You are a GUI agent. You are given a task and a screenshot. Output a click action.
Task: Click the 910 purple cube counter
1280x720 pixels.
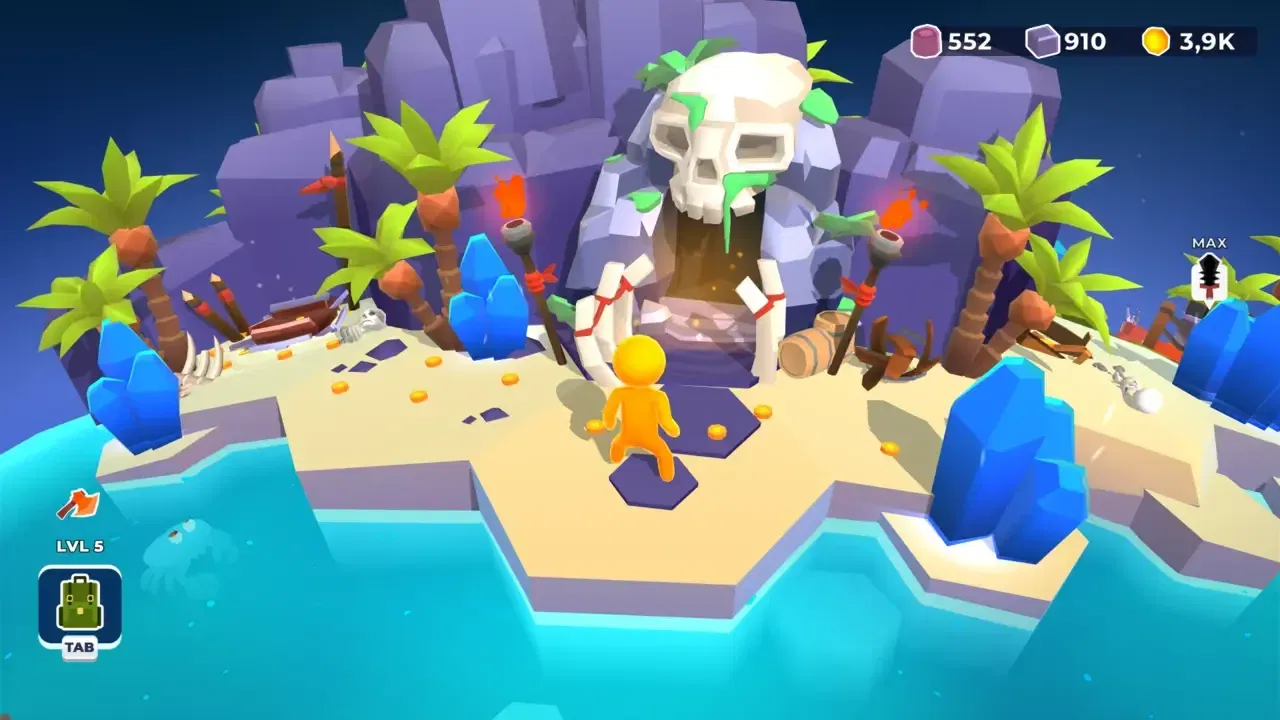[x=1084, y=42]
